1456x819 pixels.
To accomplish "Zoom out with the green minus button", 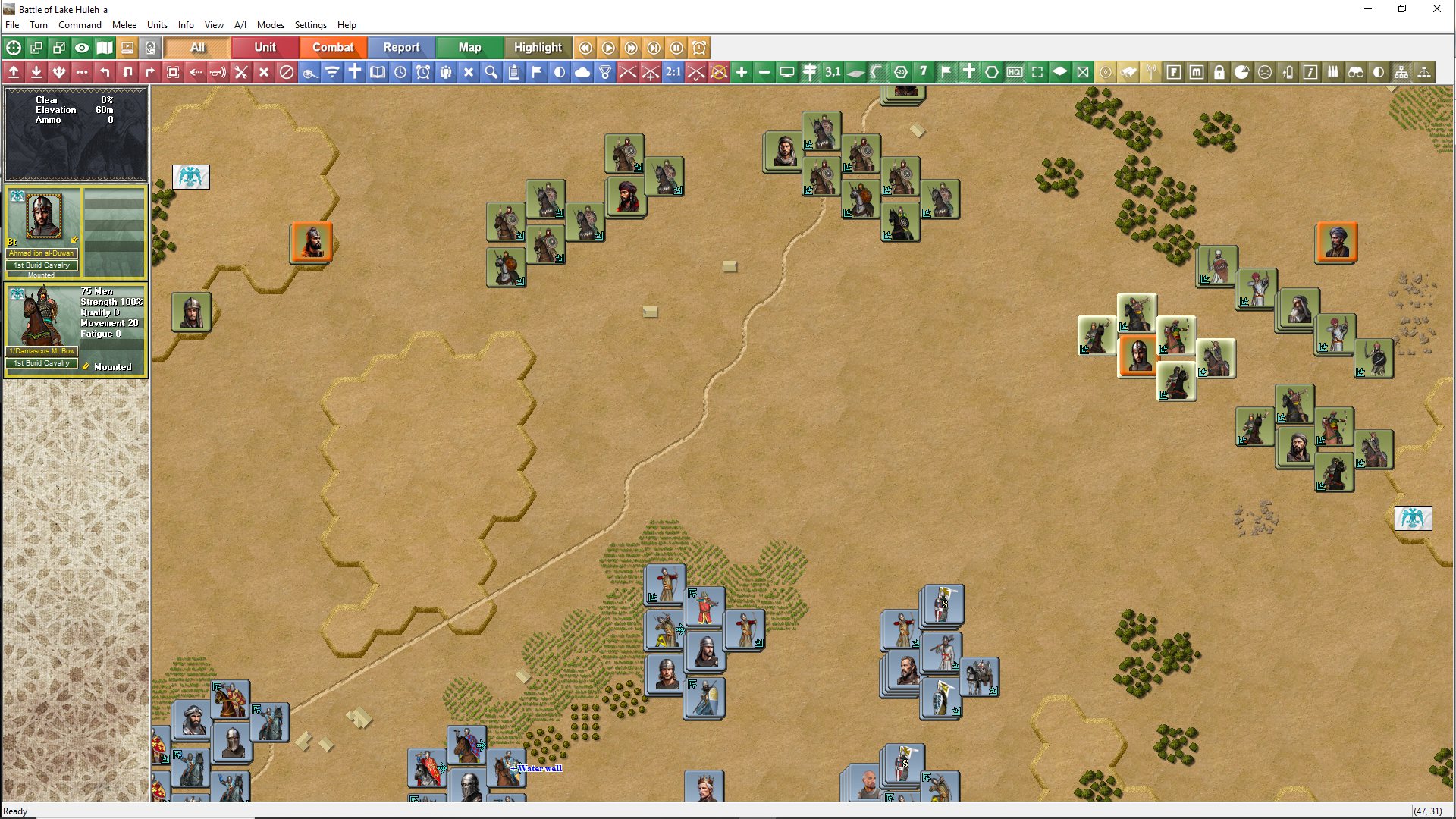I will (764, 72).
